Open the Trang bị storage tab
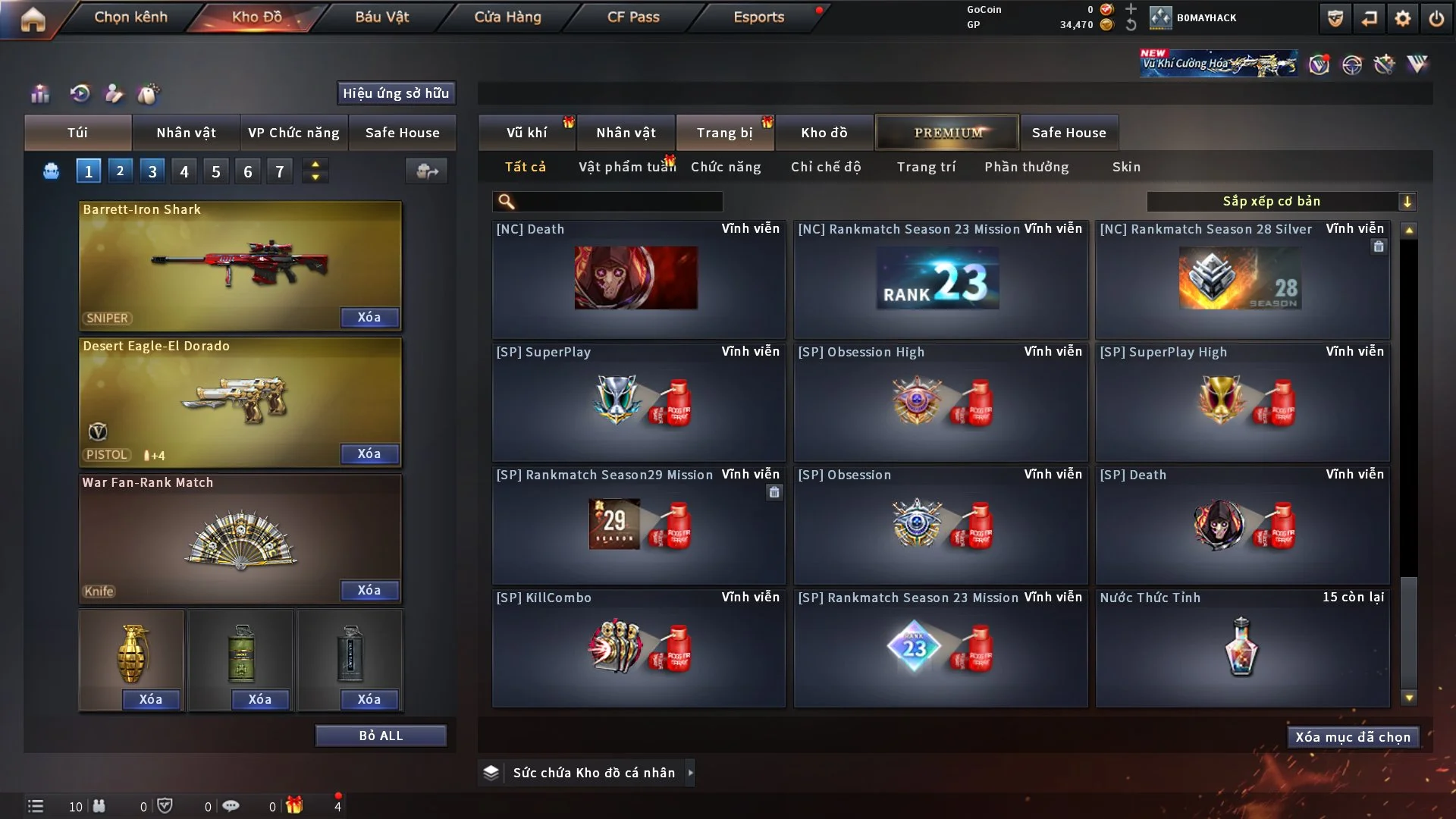The image size is (1456, 819). tap(724, 133)
